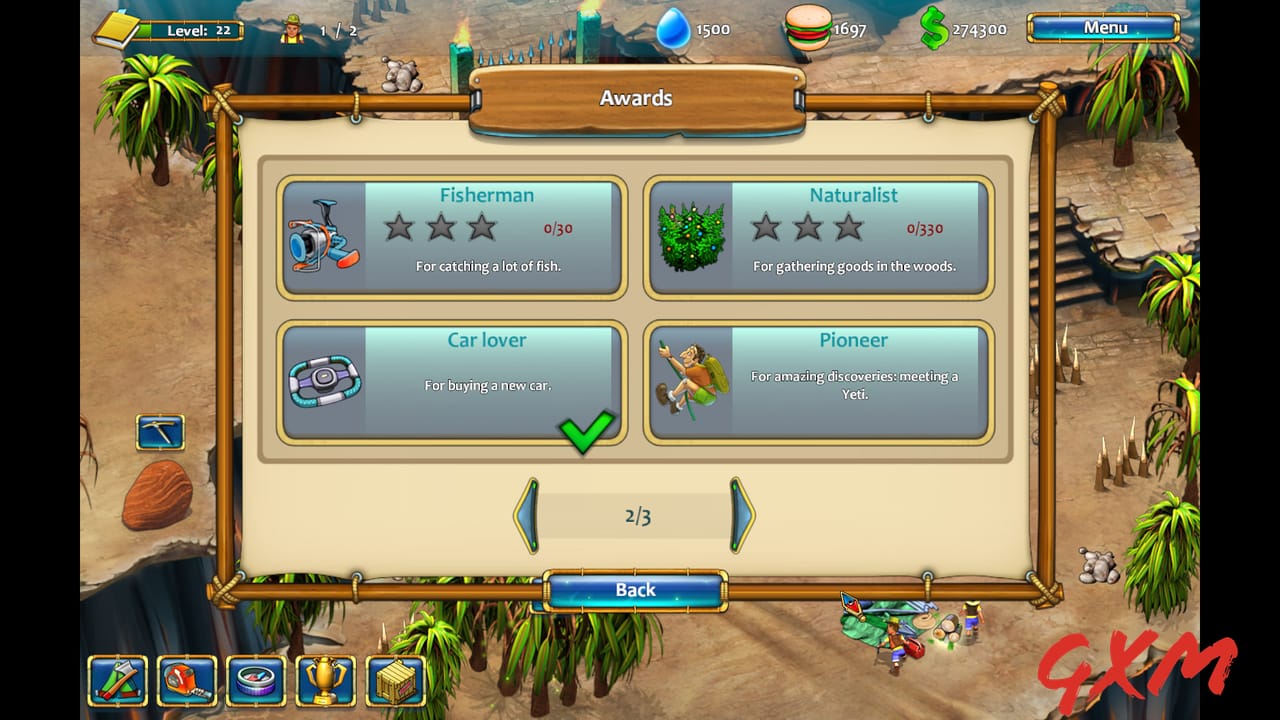Select the Awards title banner
Image resolution: width=1280 pixels, height=720 pixels.
[x=636, y=97]
